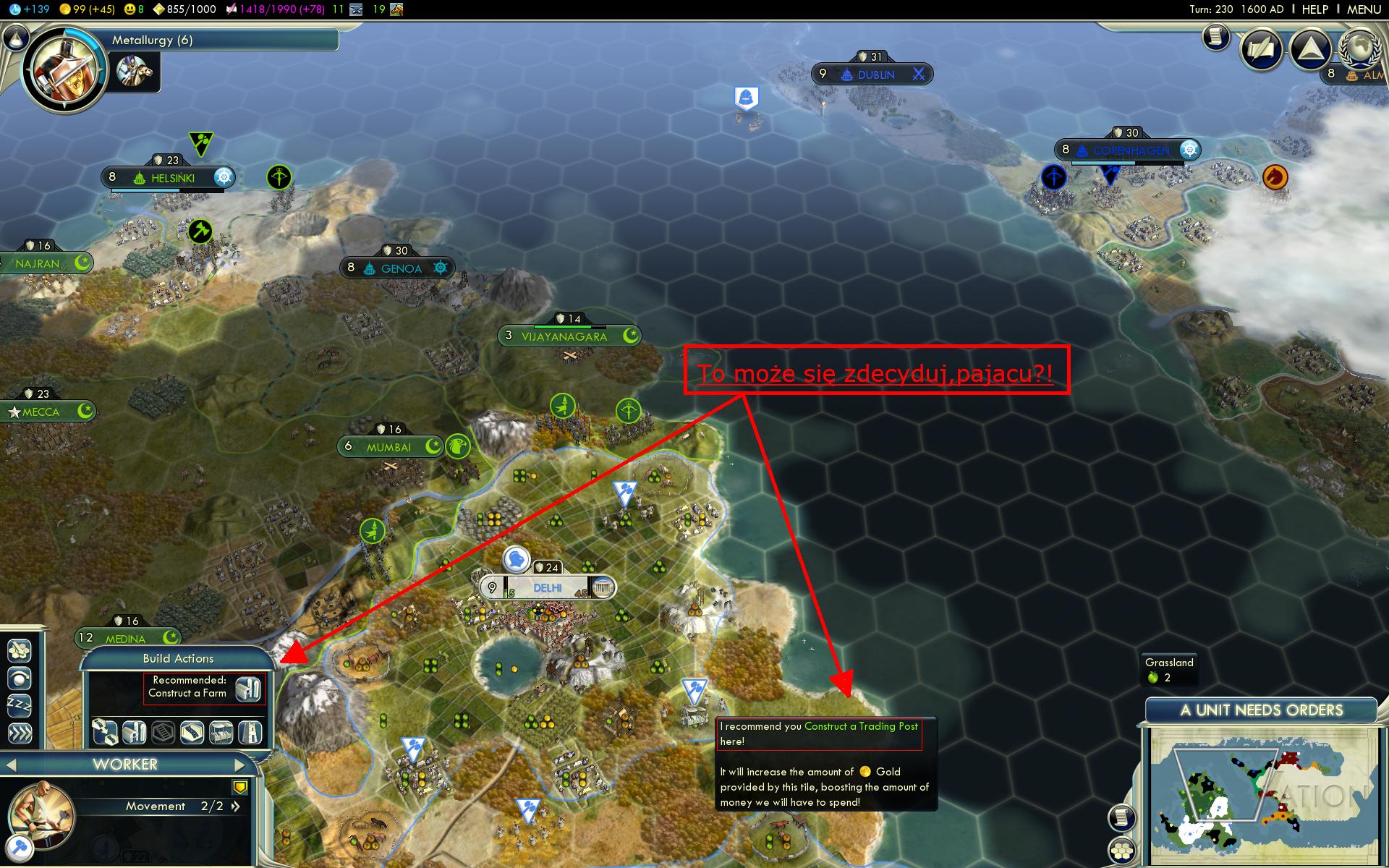This screenshot has height=868, width=1389.
Task: Cycle to the next unit with right arrow
Action: [239, 765]
